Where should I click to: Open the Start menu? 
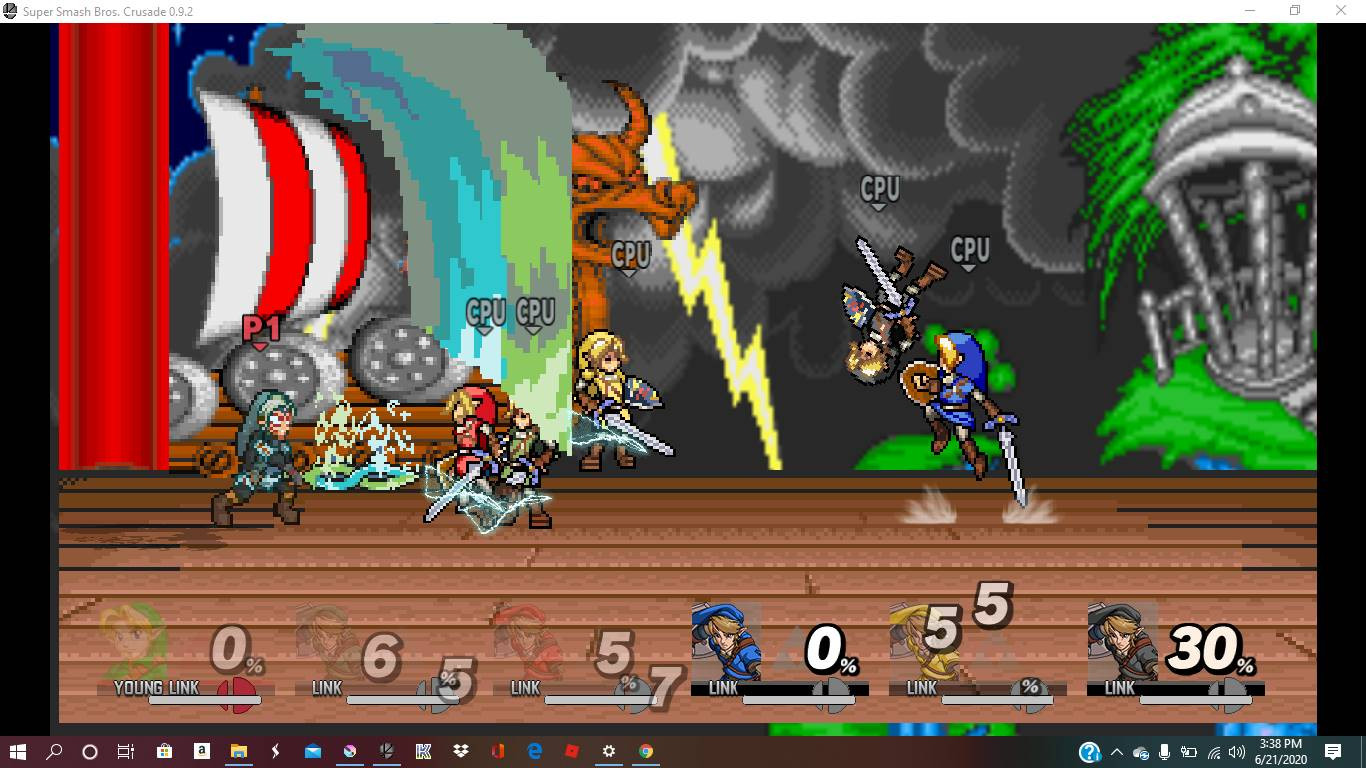pyautogui.click(x=18, y=752)
